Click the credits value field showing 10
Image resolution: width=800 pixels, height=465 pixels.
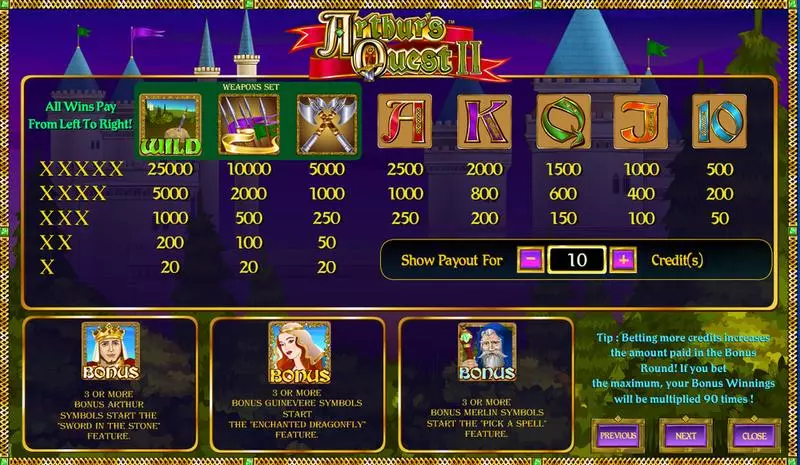(577, 260)
